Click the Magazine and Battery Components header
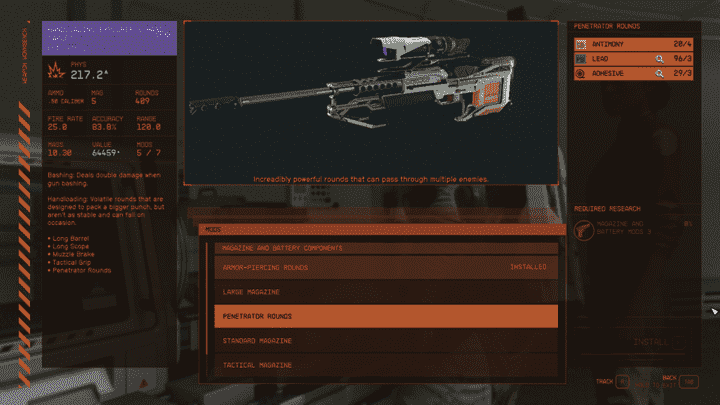This screenshot has height=405, width=720. (x=385, y=248)
